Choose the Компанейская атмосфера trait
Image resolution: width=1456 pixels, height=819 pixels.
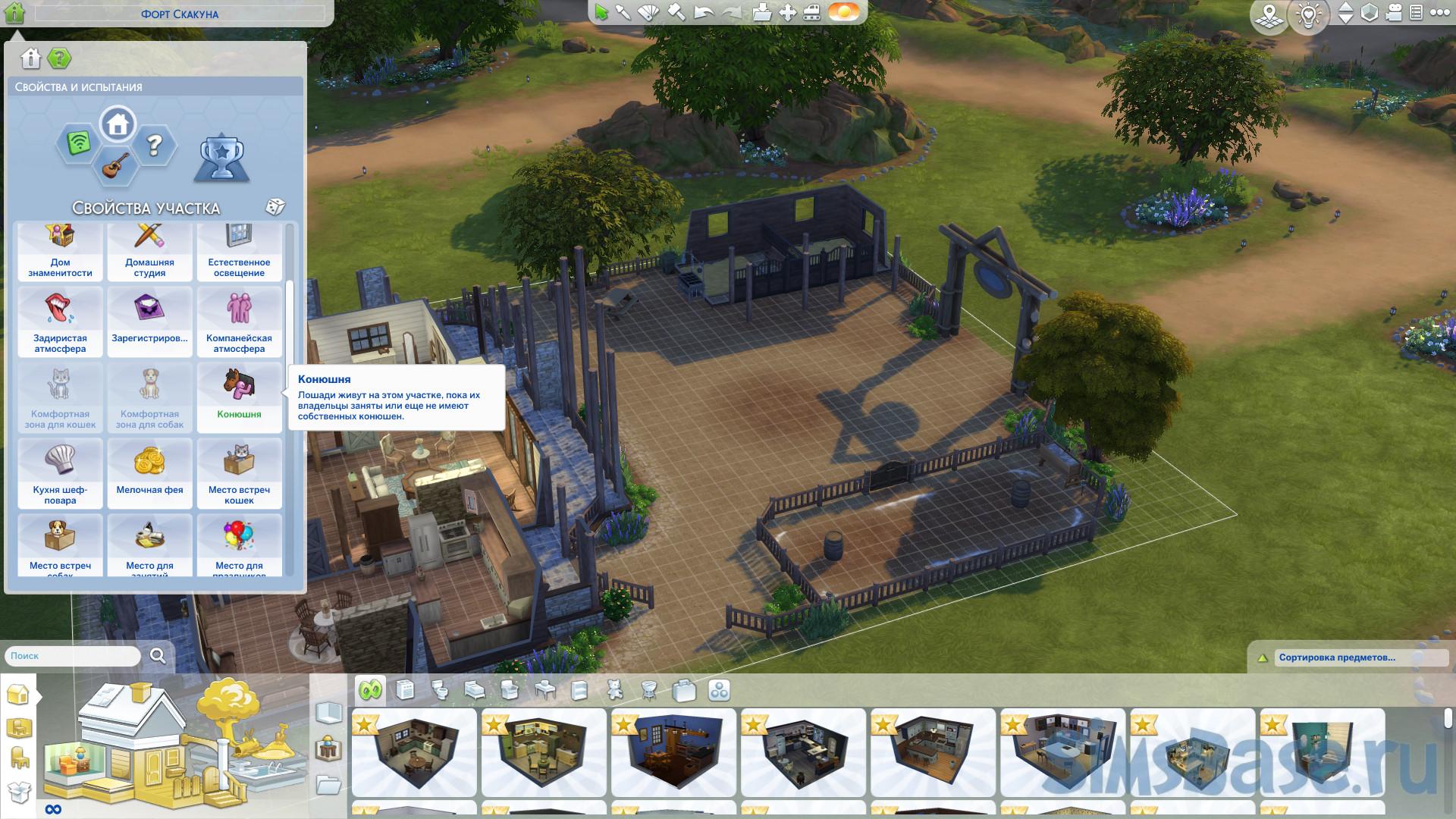[x=239, y=321]
